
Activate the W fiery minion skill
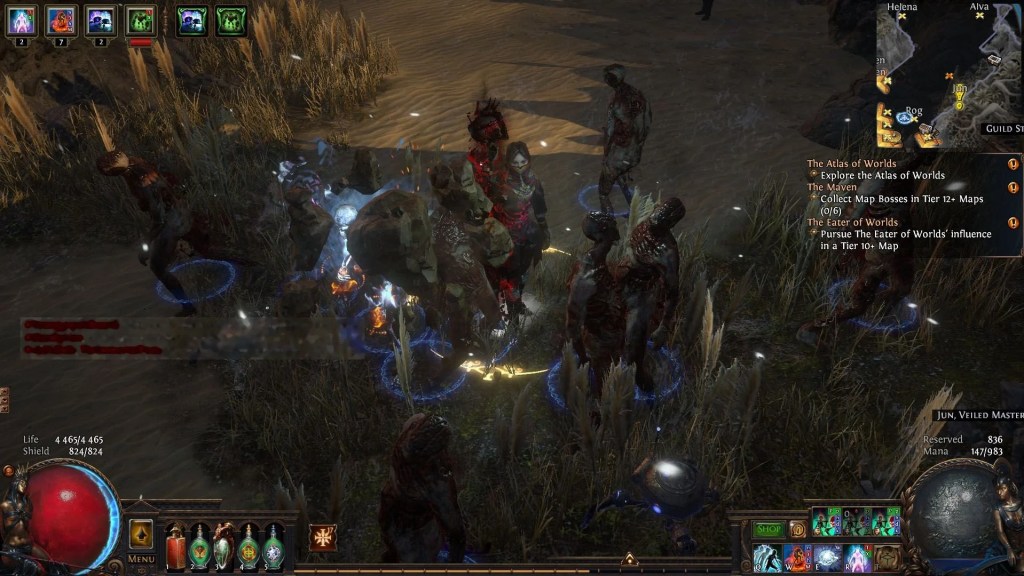tap(797, 557)
